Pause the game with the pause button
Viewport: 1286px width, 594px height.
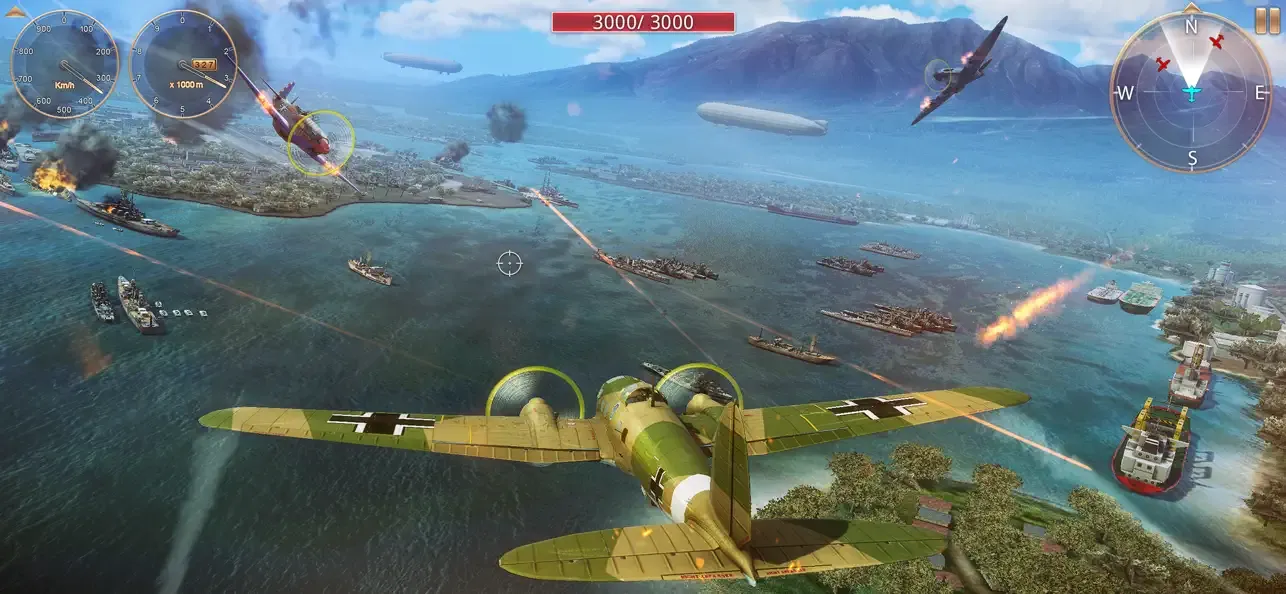tap(1266, 18)
